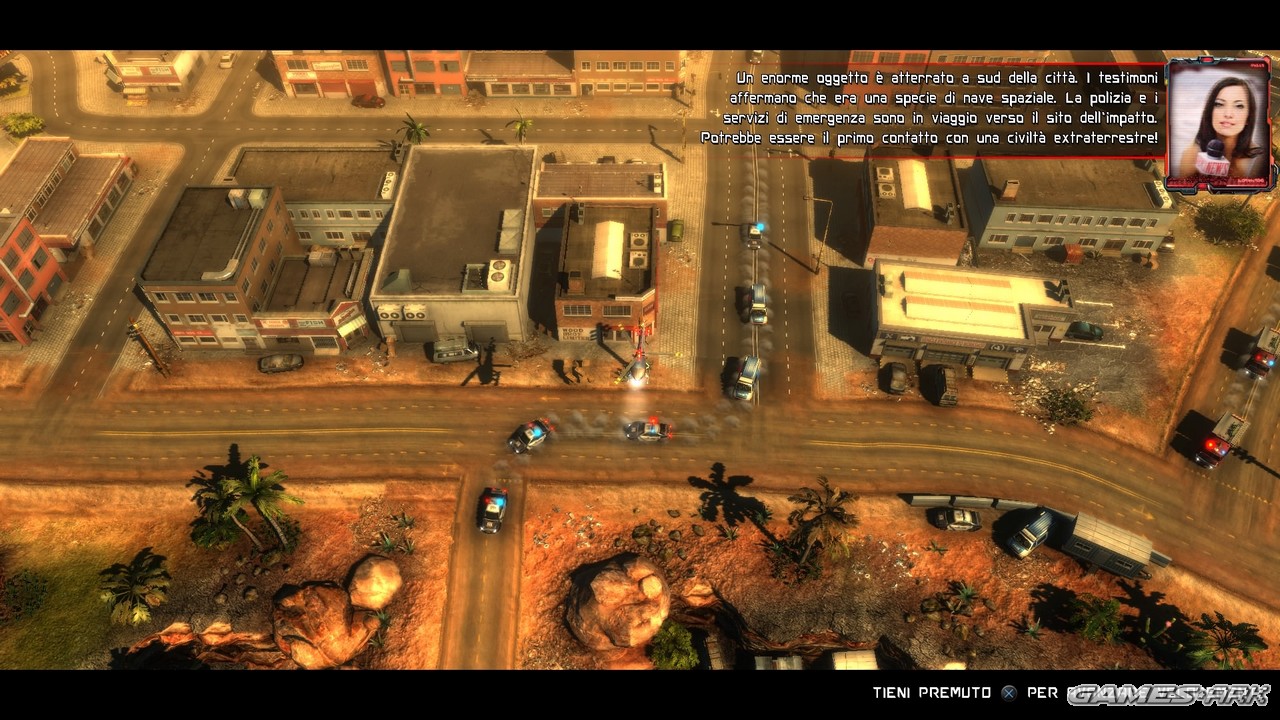Click the news reporter portrait
1280x720 pixels.
click(x=1218, y=125)
